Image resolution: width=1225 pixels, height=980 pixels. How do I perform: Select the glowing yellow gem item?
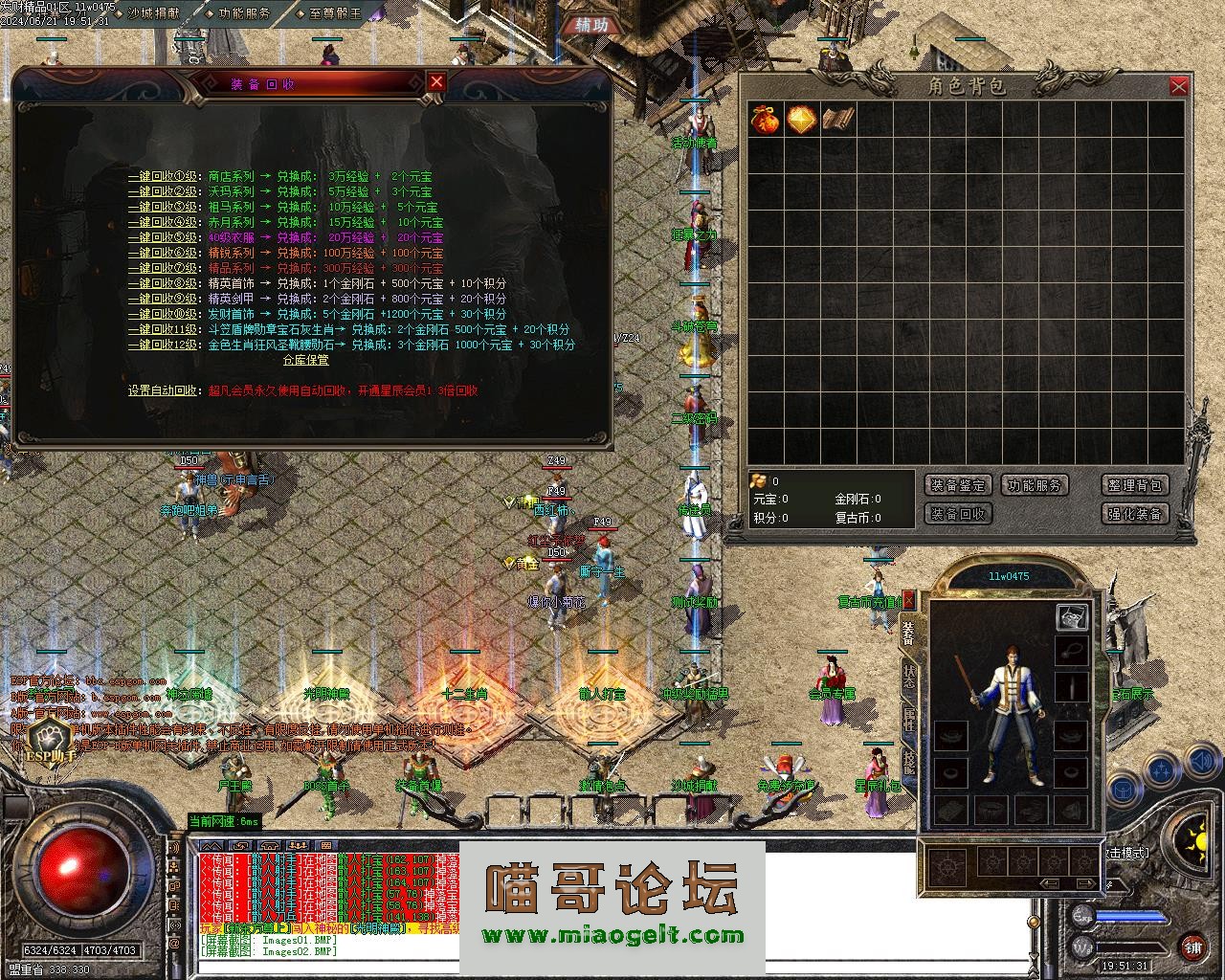pos(801,120)
